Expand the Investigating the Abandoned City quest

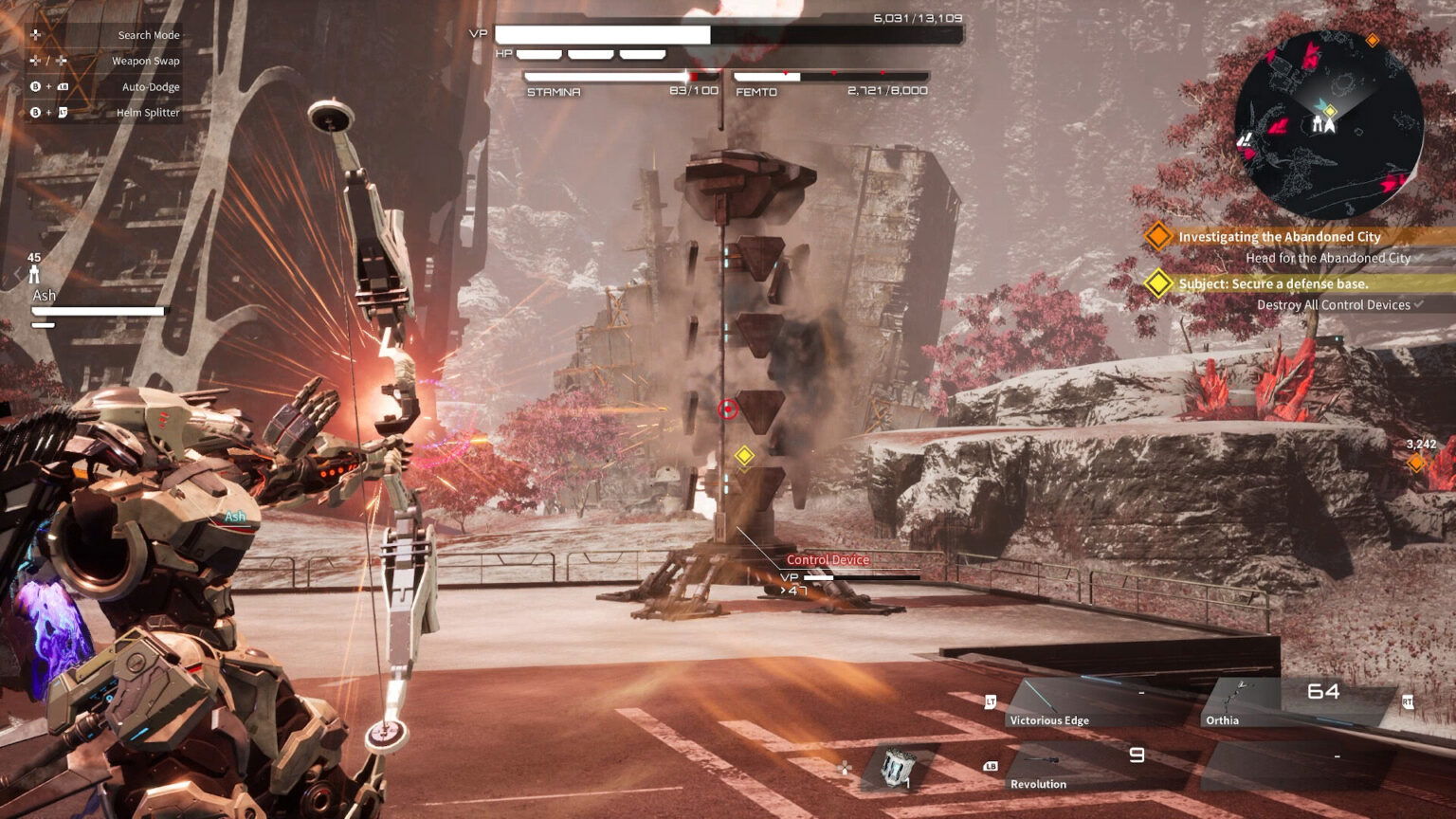point(1280,236)
